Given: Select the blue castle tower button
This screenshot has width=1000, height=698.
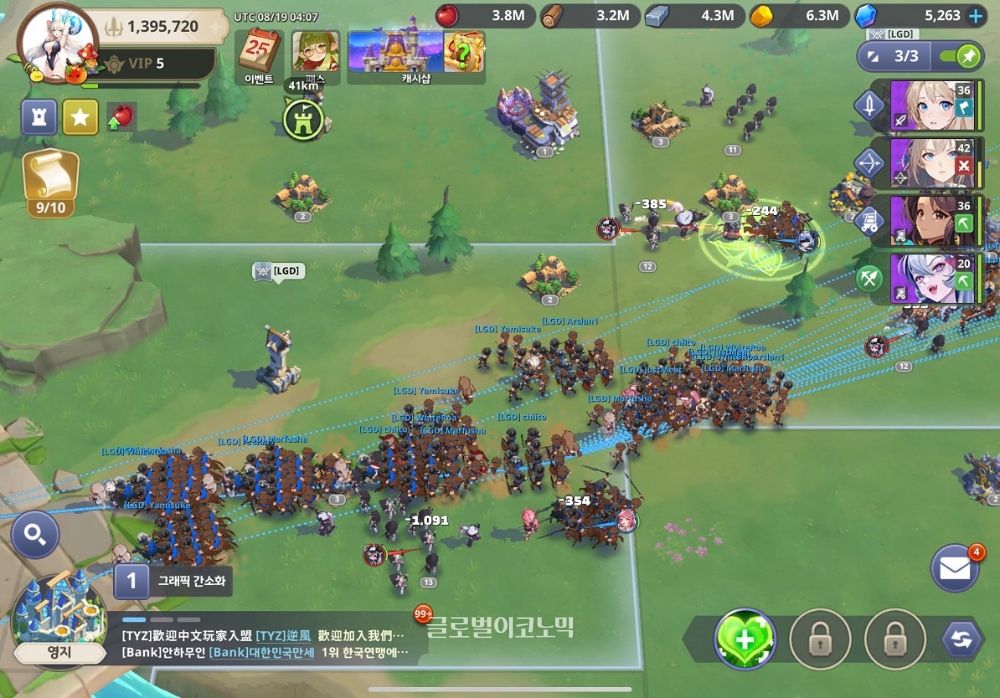Looking at the screenshot, I should [39, 117].
